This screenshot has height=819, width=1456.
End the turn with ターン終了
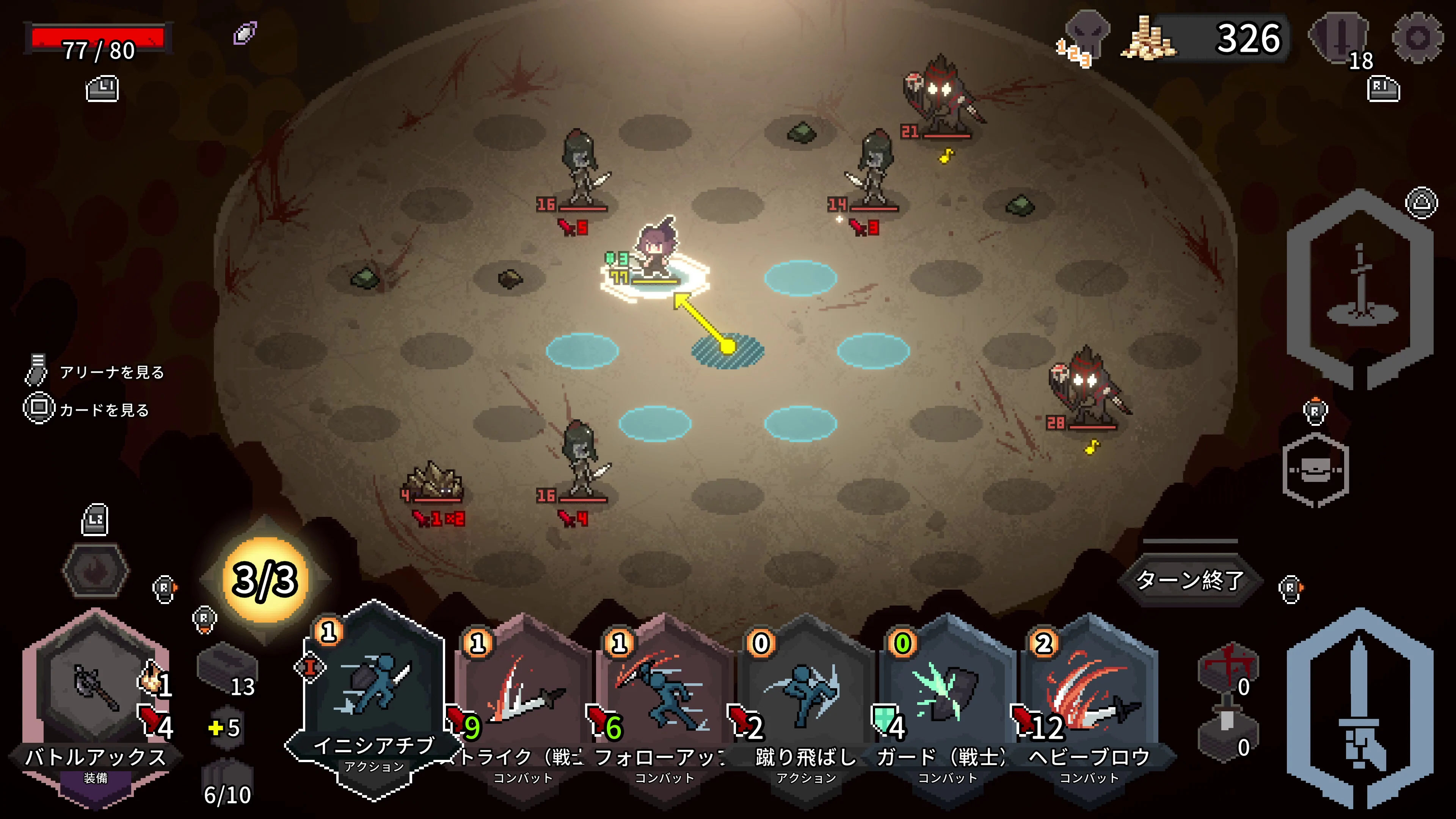[1189, 580]
